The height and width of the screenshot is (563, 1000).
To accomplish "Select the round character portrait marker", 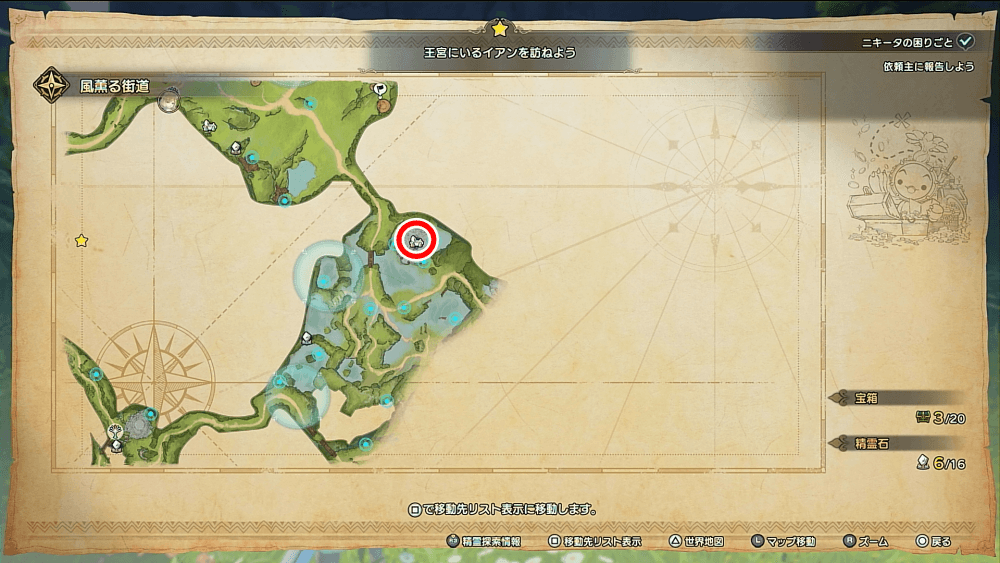I will (170, 100).
